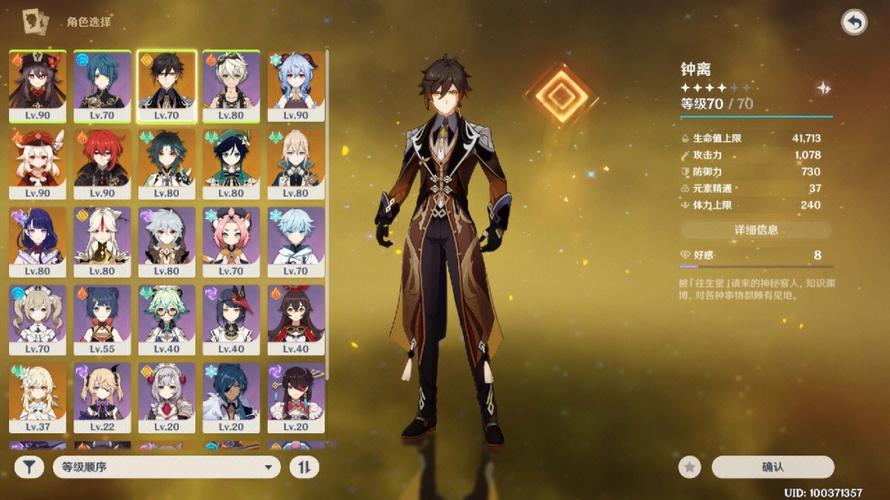Select Klee's Lv.90 character tile
Viewport: 890px width, 500px height.
(x=38, y=163)
